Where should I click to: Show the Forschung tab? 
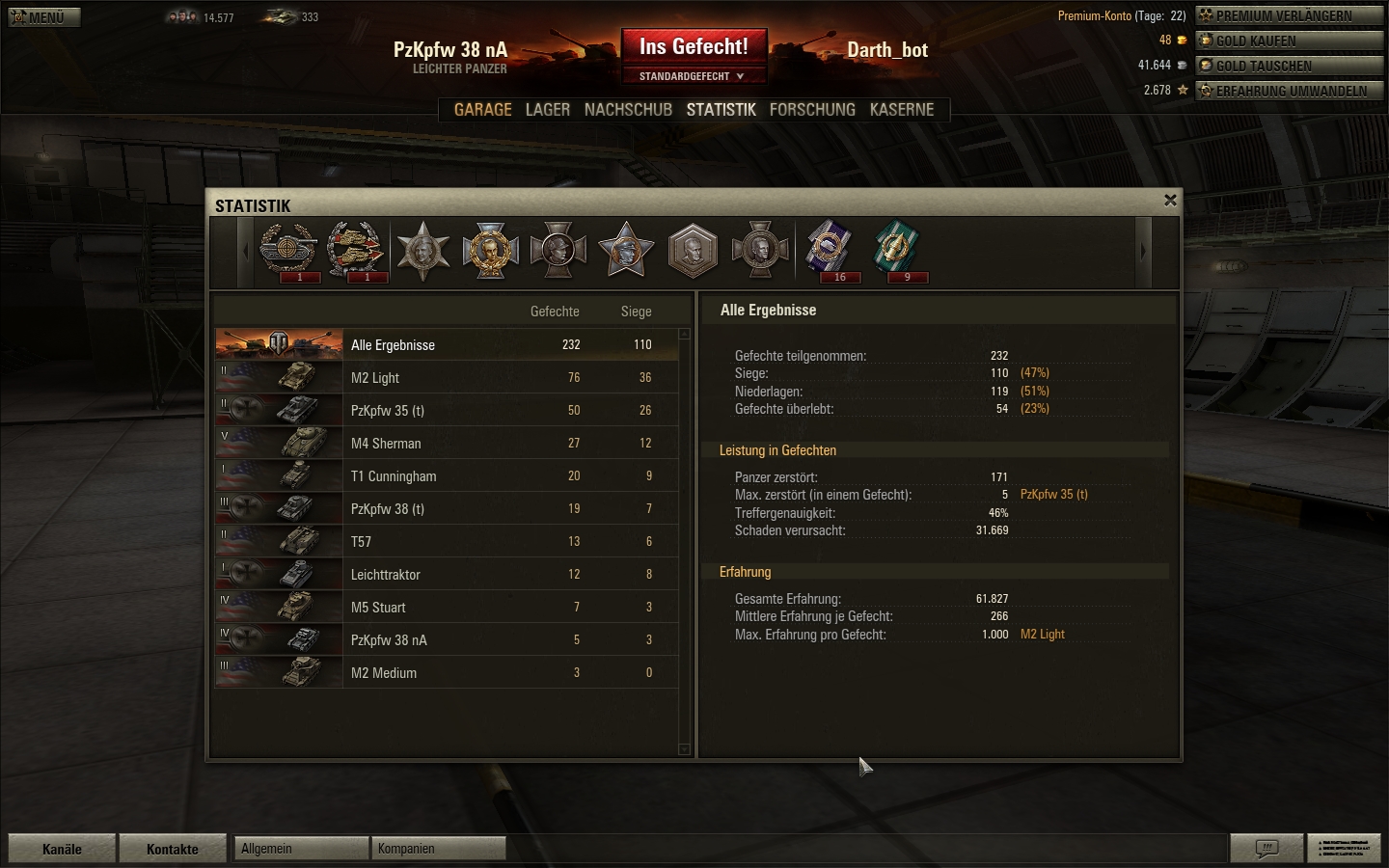point(812,110)
